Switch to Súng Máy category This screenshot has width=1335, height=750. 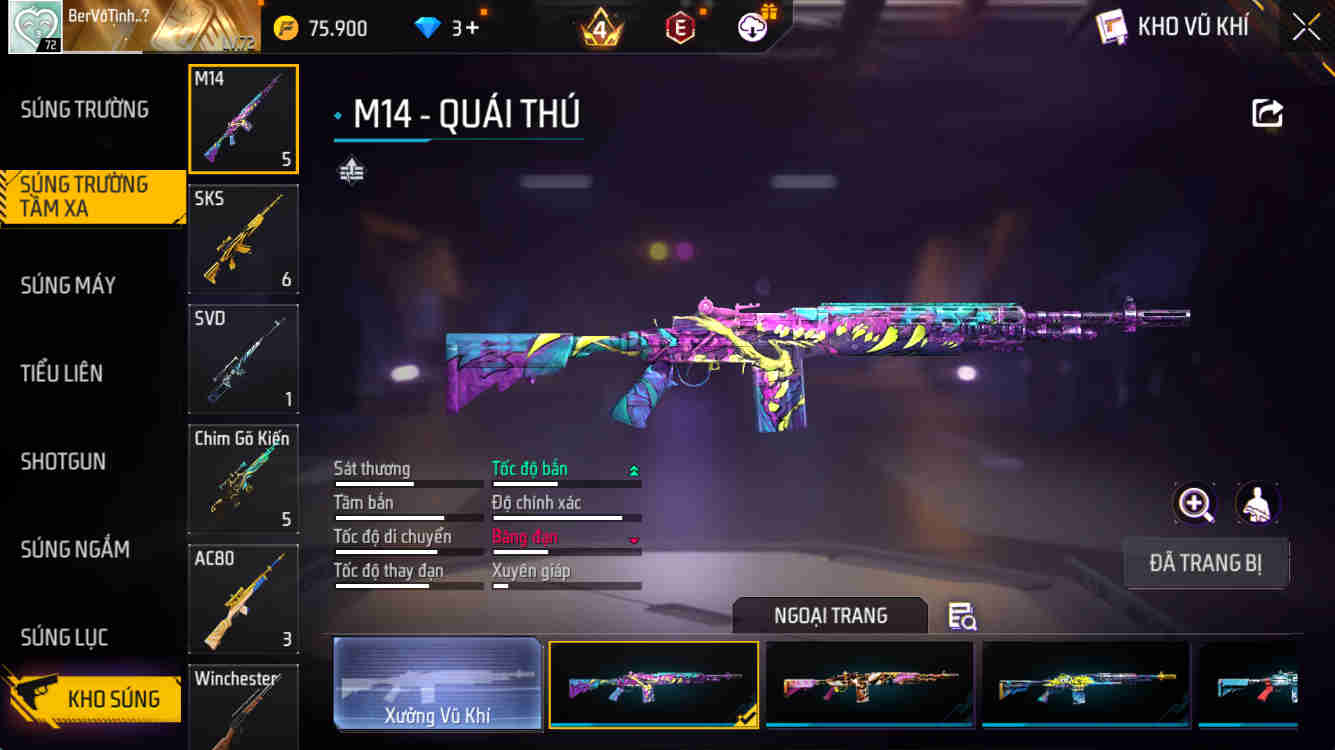point(68,285)
